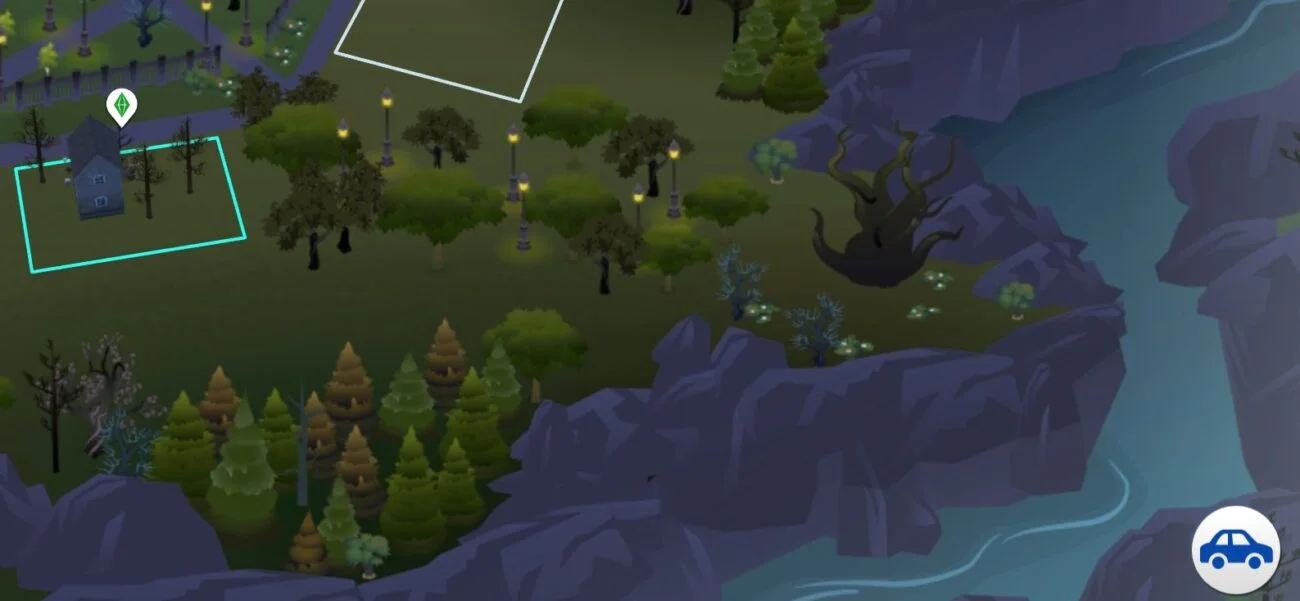Click the blue car travel button
The width and height of the screenshot is (1300, 601).
1236,550
